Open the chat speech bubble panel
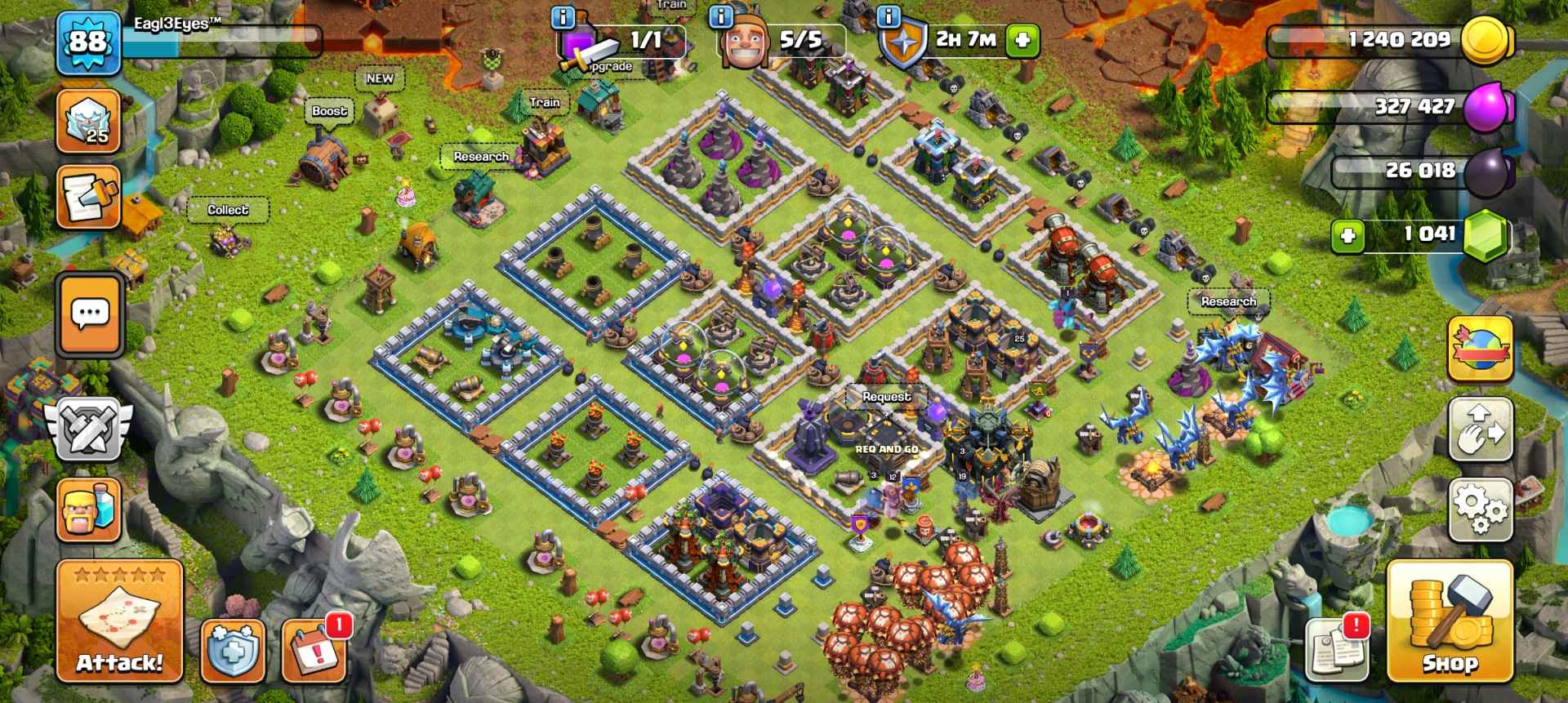This screenshot has width=1568, height=703. point(89,314)
